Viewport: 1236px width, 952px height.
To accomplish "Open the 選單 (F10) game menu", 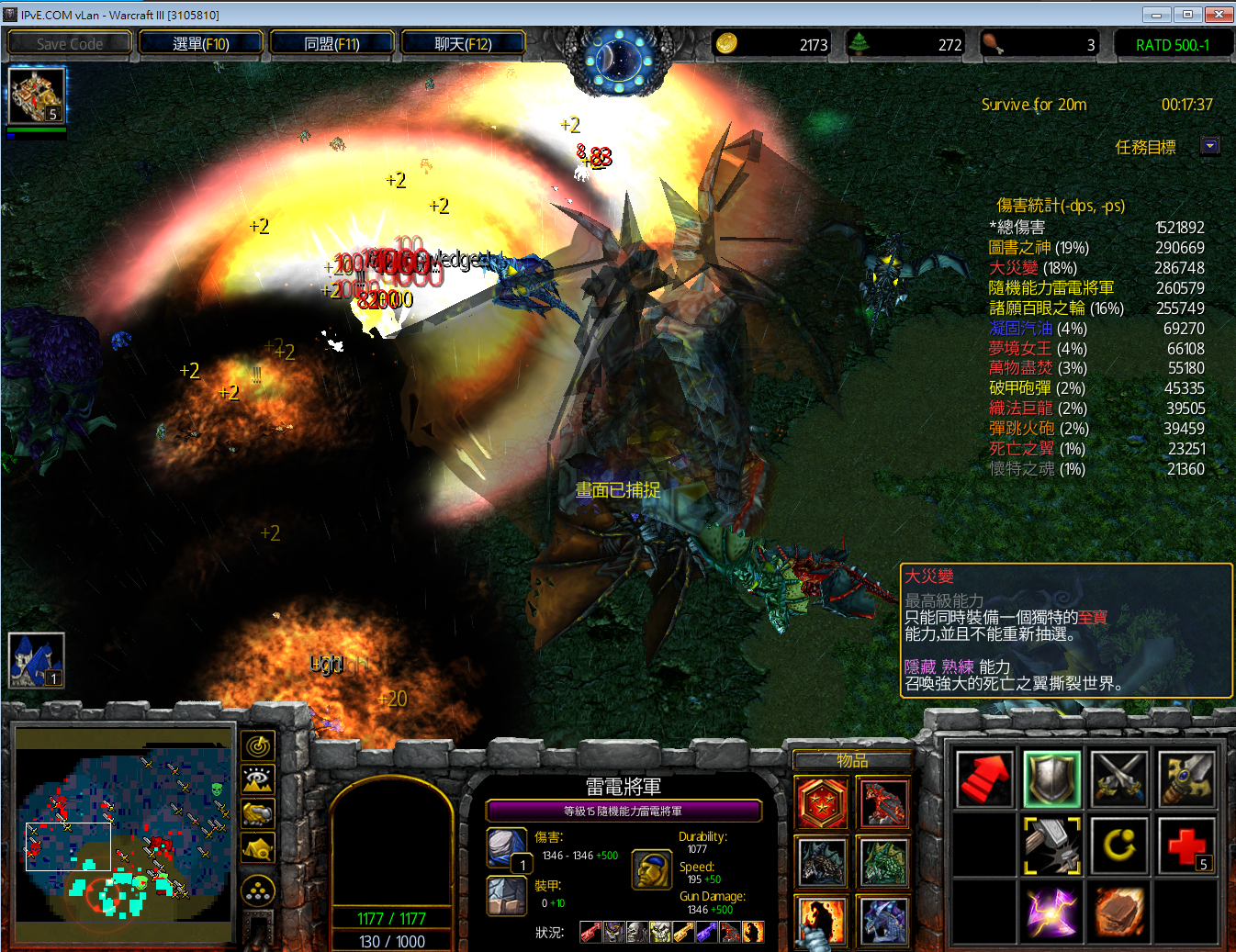I will point(200,43).
